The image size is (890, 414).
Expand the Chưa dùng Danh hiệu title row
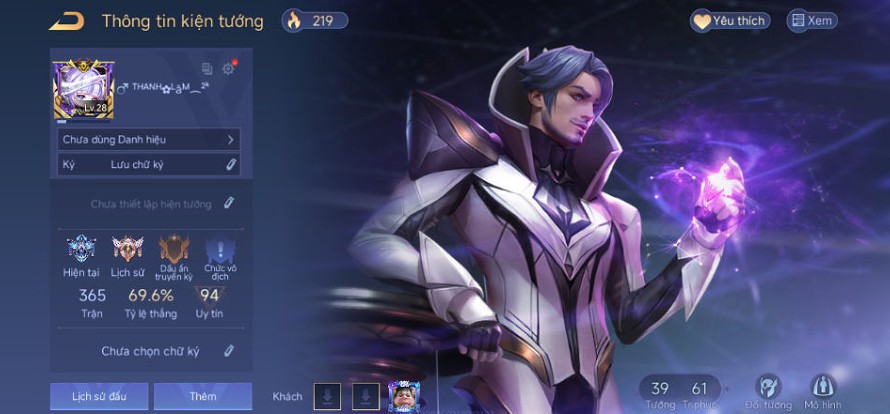[x=148, y=140]
